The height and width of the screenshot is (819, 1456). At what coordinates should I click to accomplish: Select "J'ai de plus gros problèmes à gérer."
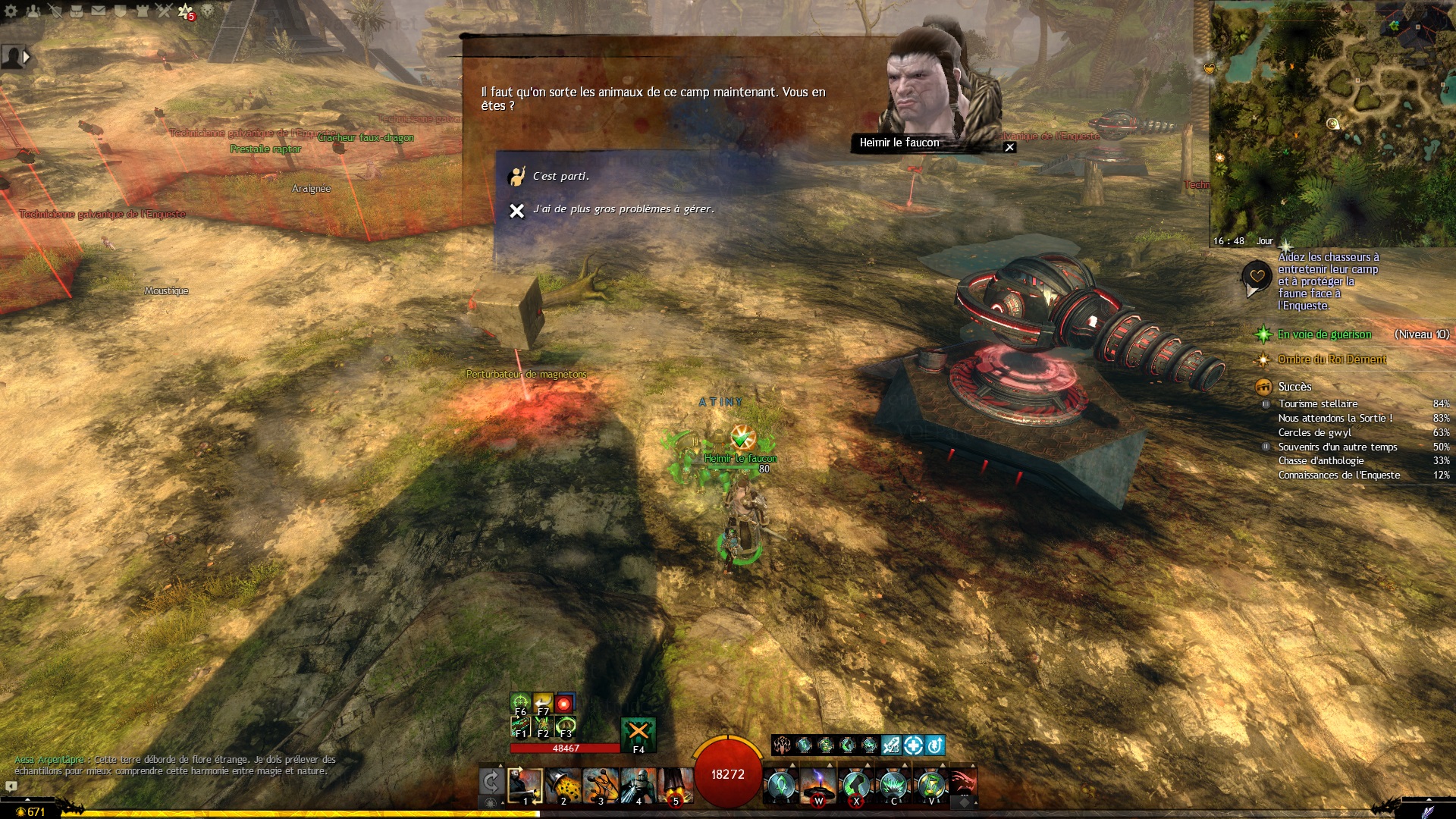tap(623, 209)
